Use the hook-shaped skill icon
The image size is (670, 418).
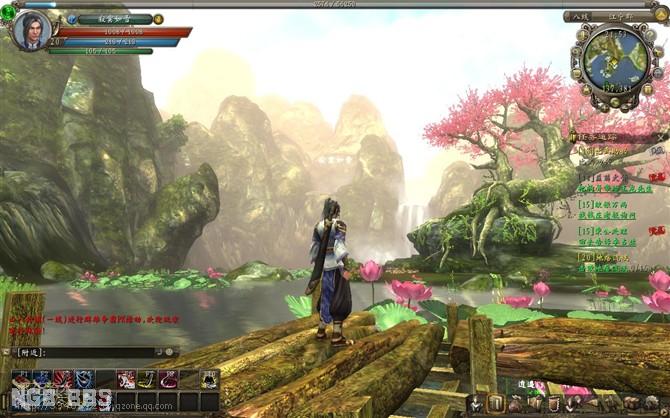point(146,378)
